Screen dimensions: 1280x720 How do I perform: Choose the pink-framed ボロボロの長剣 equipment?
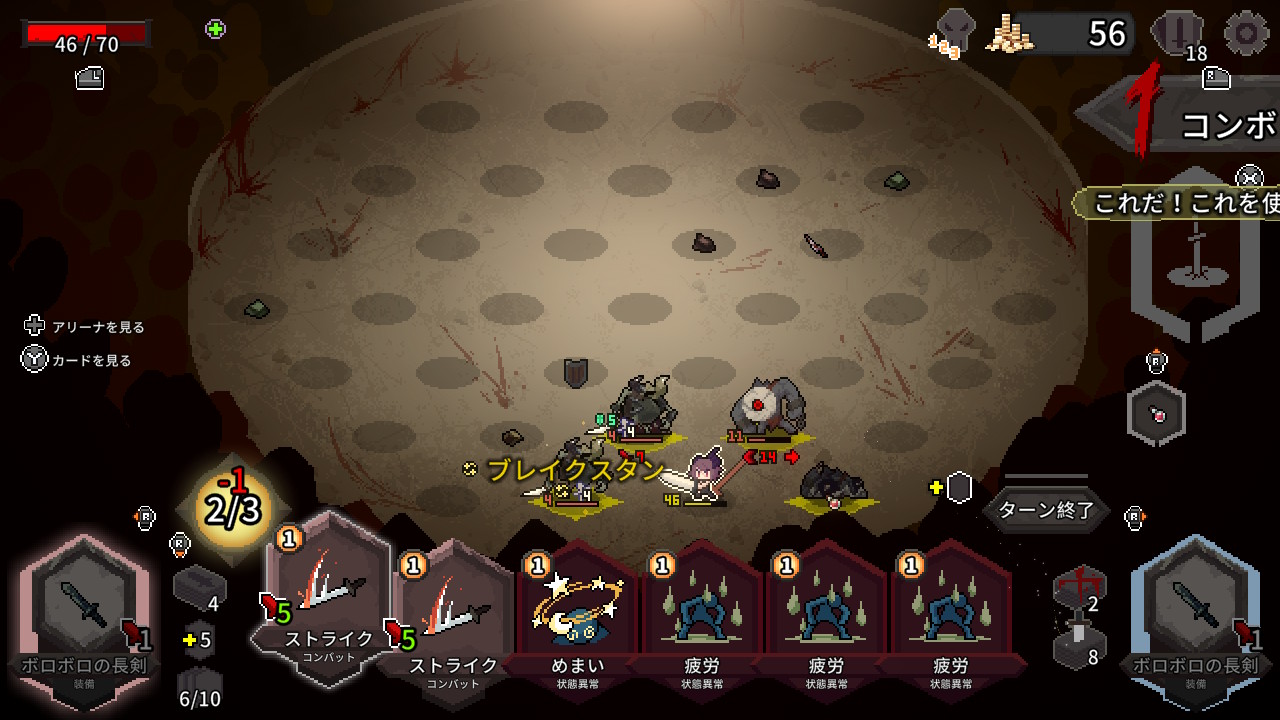(84, 617)
